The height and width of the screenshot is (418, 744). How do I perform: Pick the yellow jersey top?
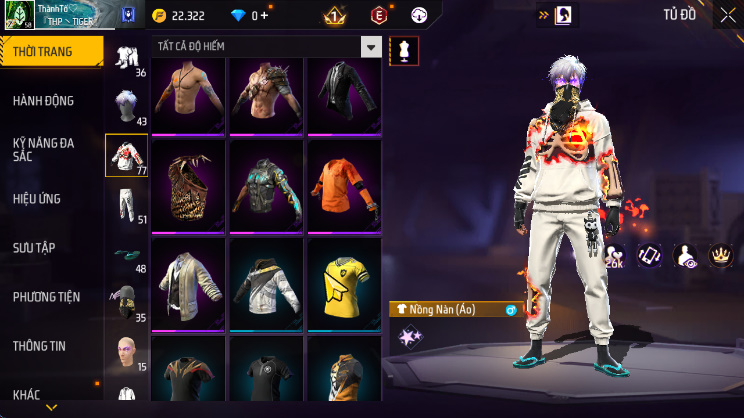click(343, 283)
